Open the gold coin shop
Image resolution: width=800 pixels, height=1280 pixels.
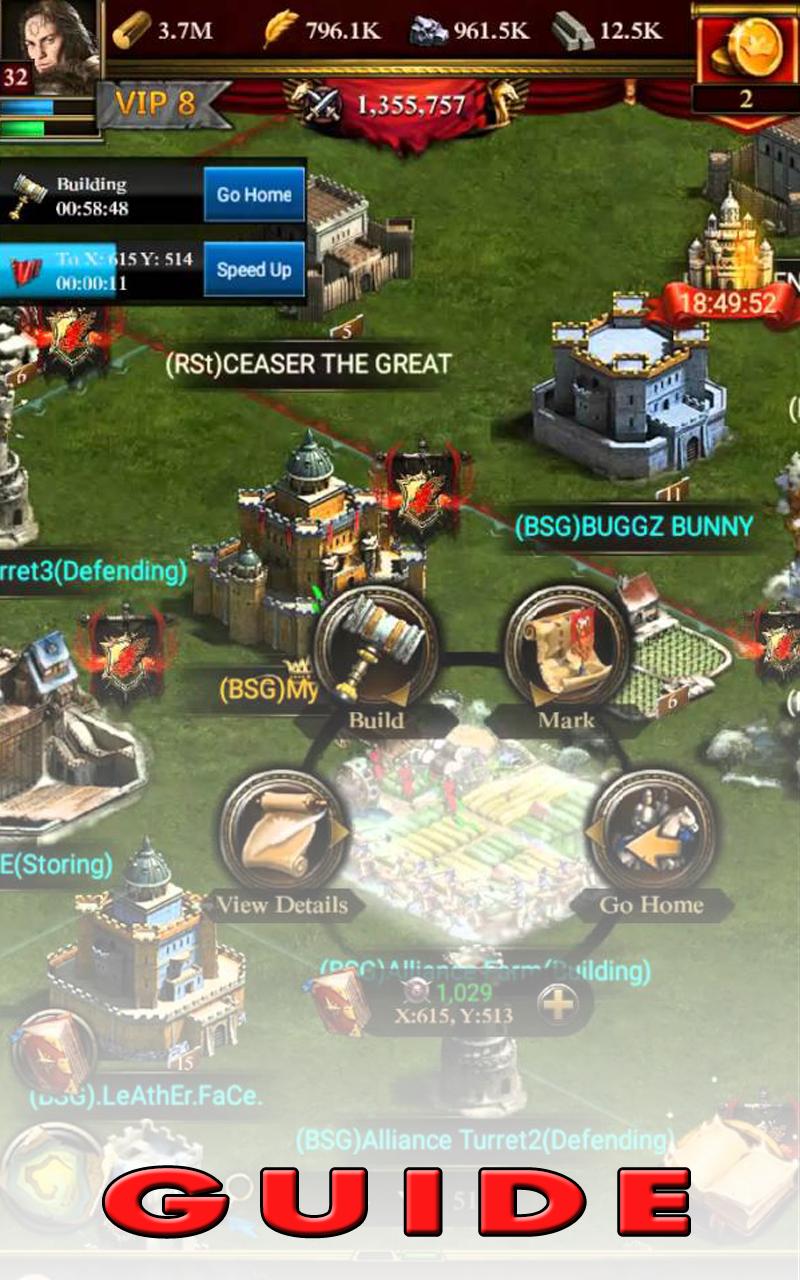pyautogui.click(x=746, y=50)
